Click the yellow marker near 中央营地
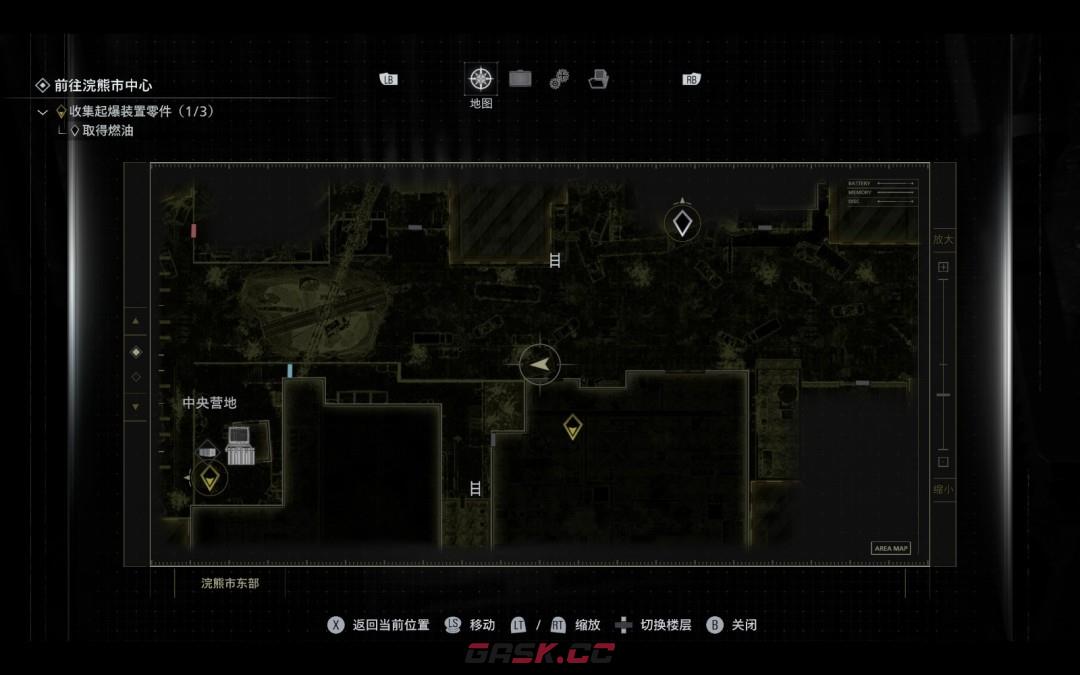 [209, 478]
